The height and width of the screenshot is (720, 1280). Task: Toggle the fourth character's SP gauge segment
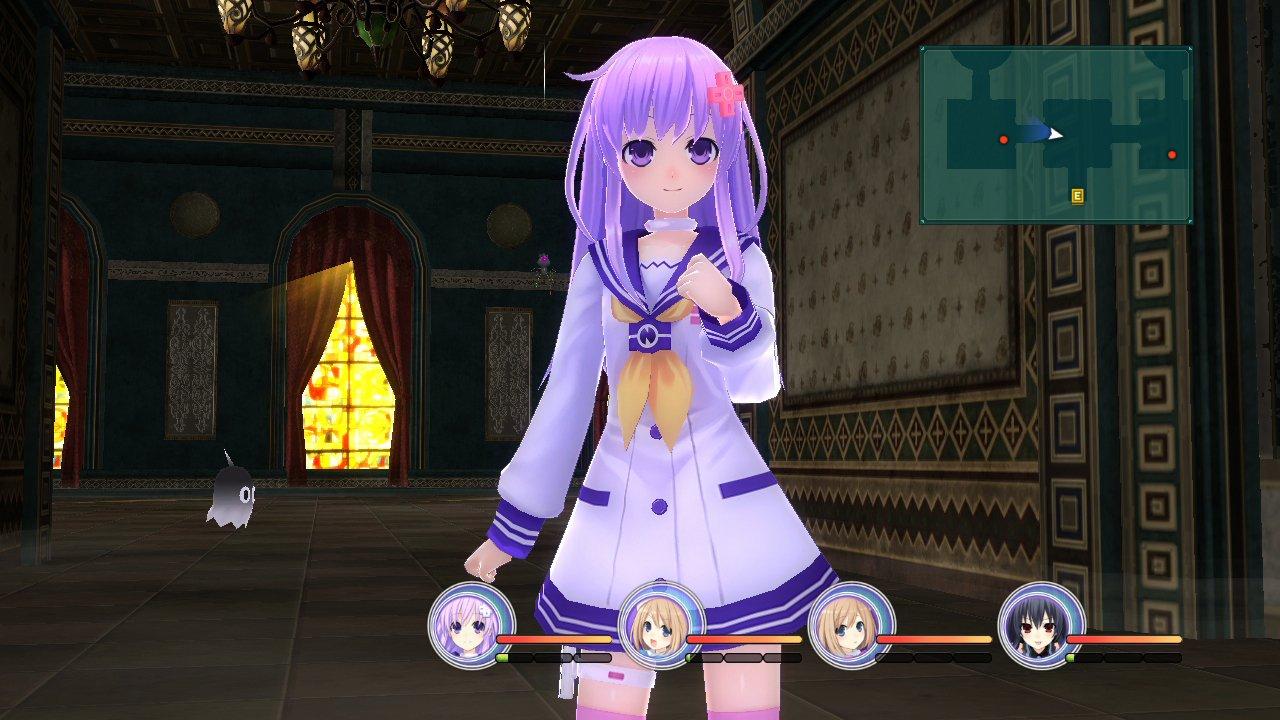(1072, 658)
